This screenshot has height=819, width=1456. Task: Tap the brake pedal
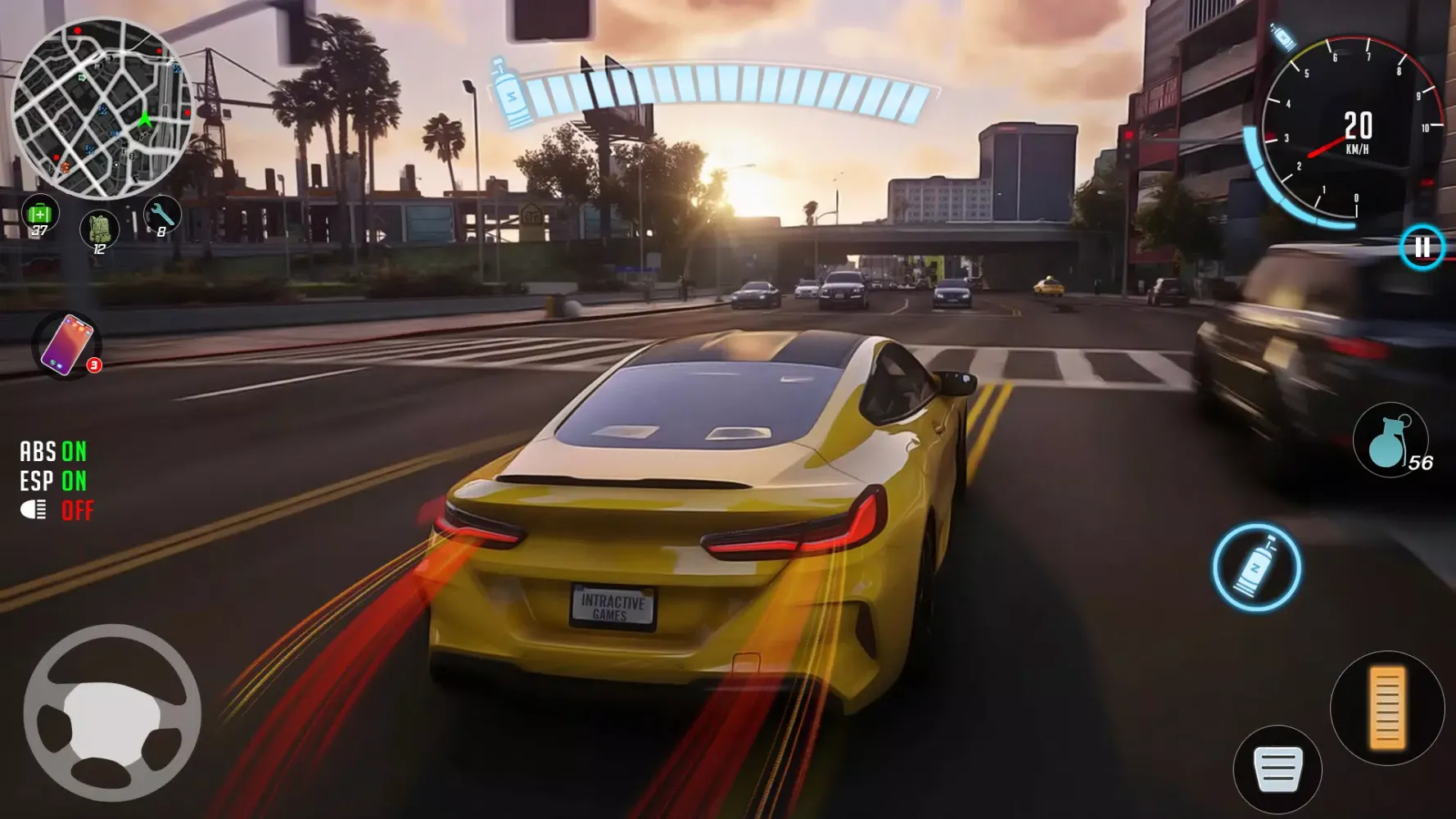[x=1277, y=770]
